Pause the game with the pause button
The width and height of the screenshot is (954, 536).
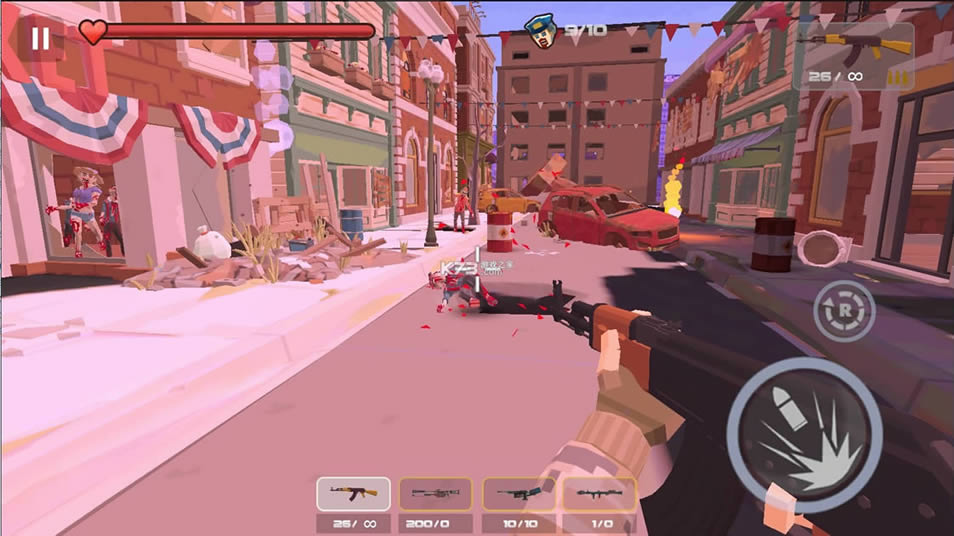pos(40,38)
